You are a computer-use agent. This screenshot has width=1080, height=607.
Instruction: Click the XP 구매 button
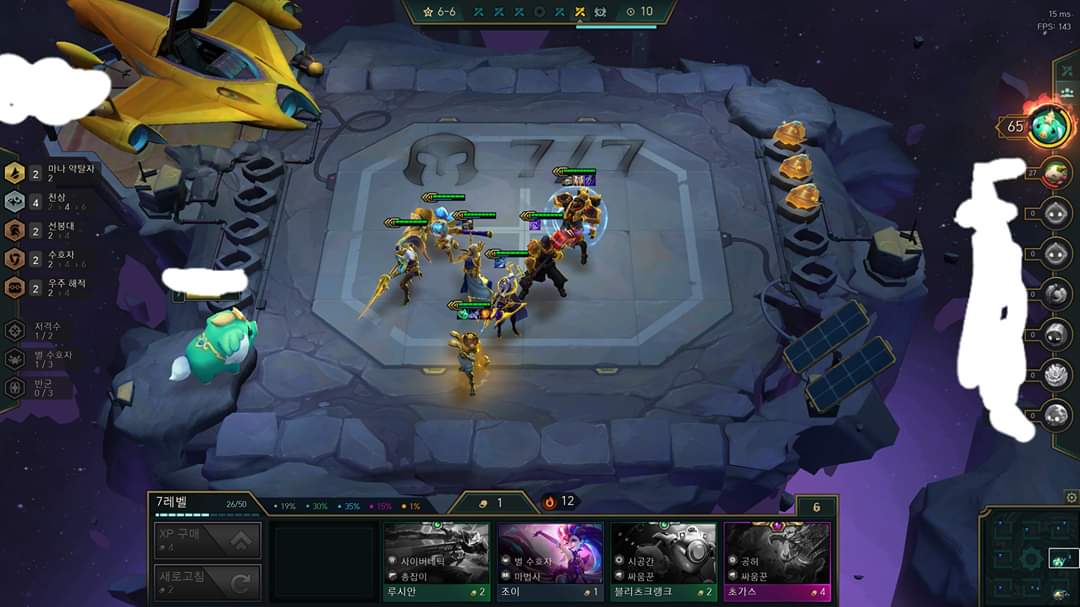coord(209,540)
